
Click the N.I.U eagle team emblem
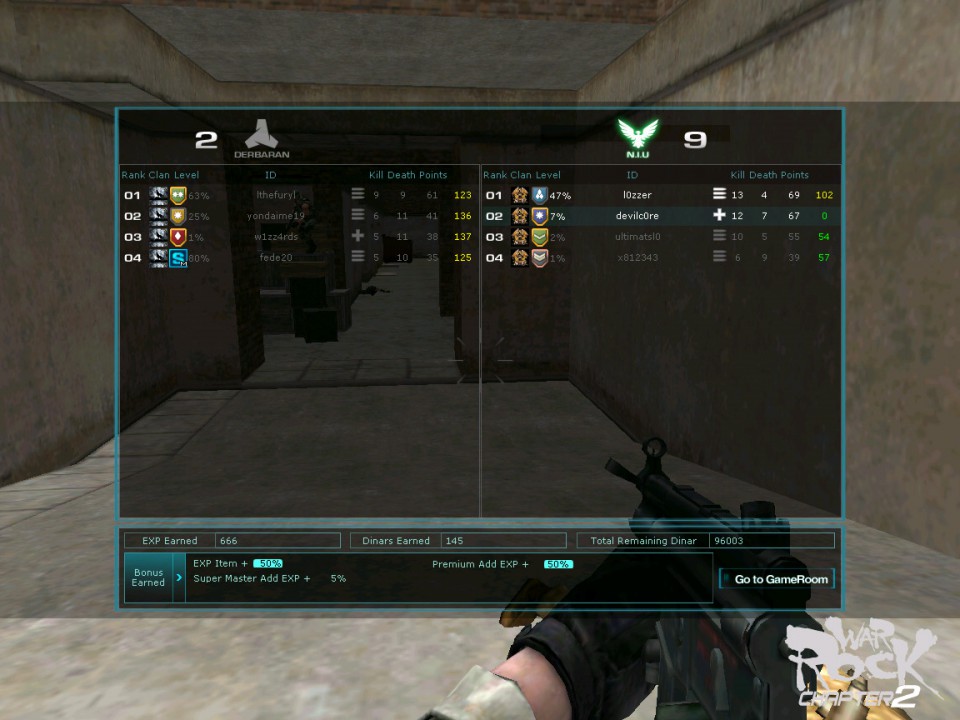[638, 133]
